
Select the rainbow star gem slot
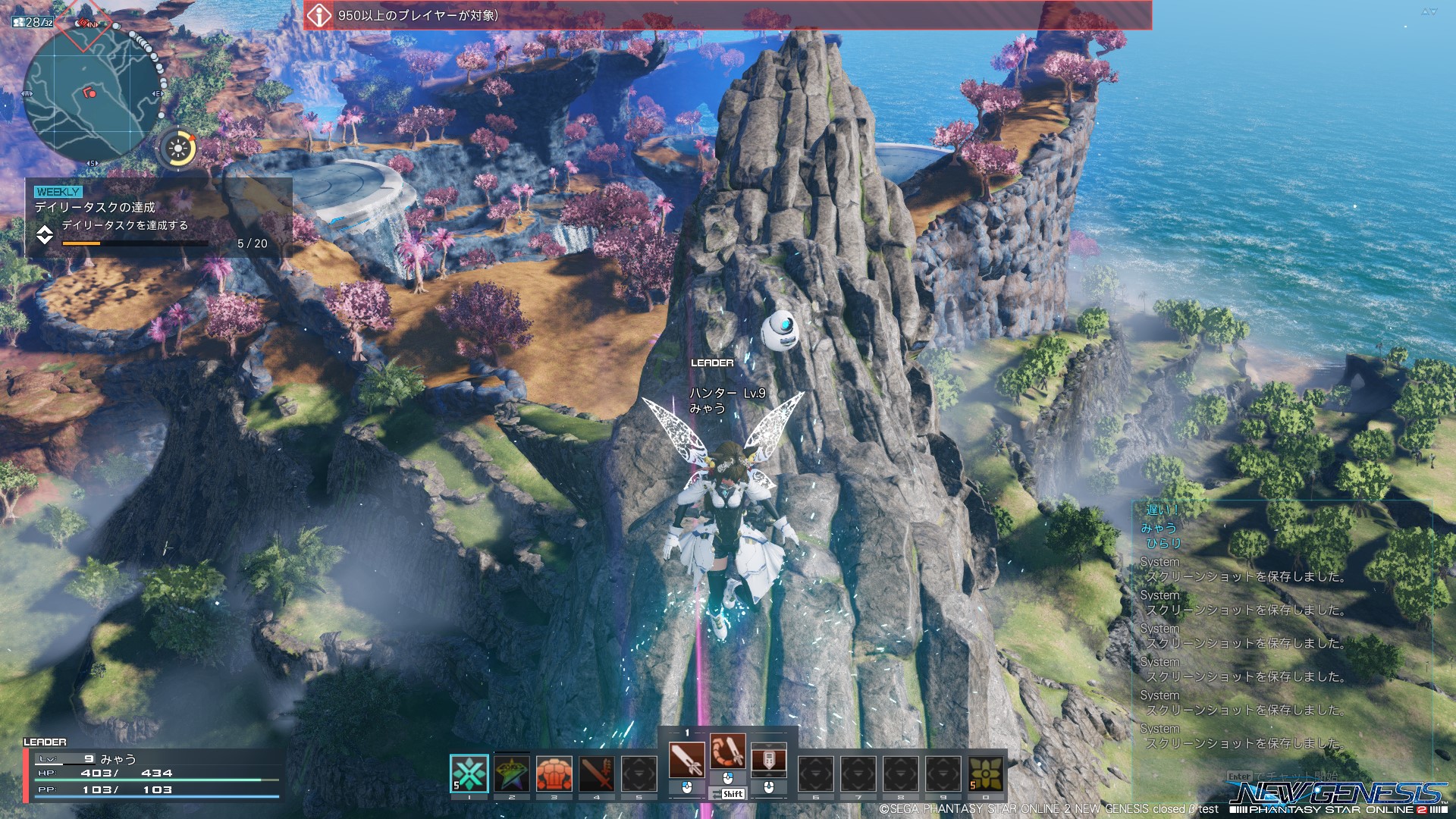(x=512, y=774)
